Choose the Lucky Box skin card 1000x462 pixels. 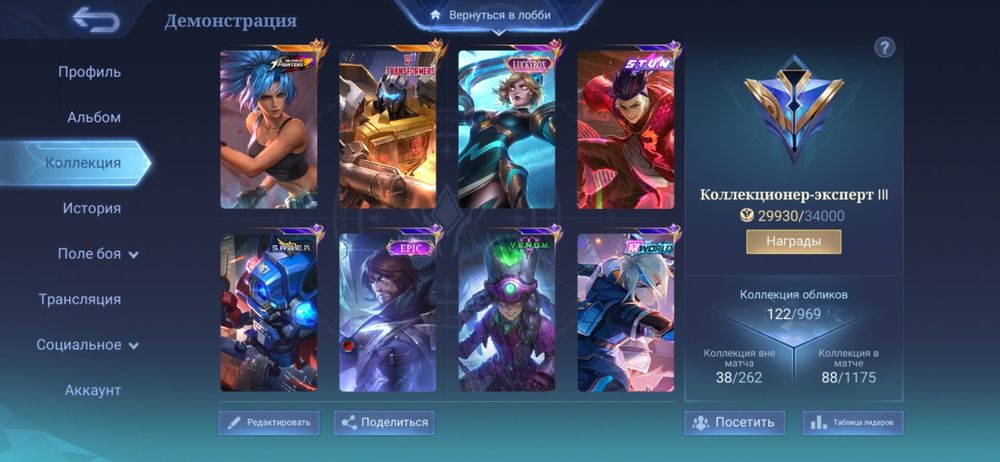pyautogui.click(x=507, y=126)
